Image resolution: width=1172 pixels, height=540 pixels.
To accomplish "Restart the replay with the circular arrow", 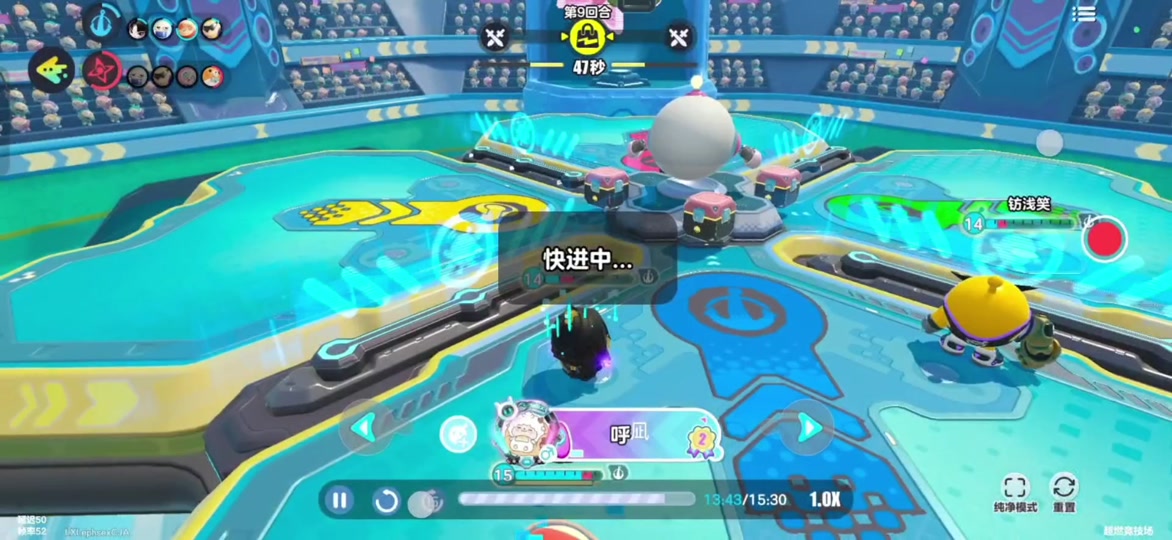I will (x=386, y=500).
